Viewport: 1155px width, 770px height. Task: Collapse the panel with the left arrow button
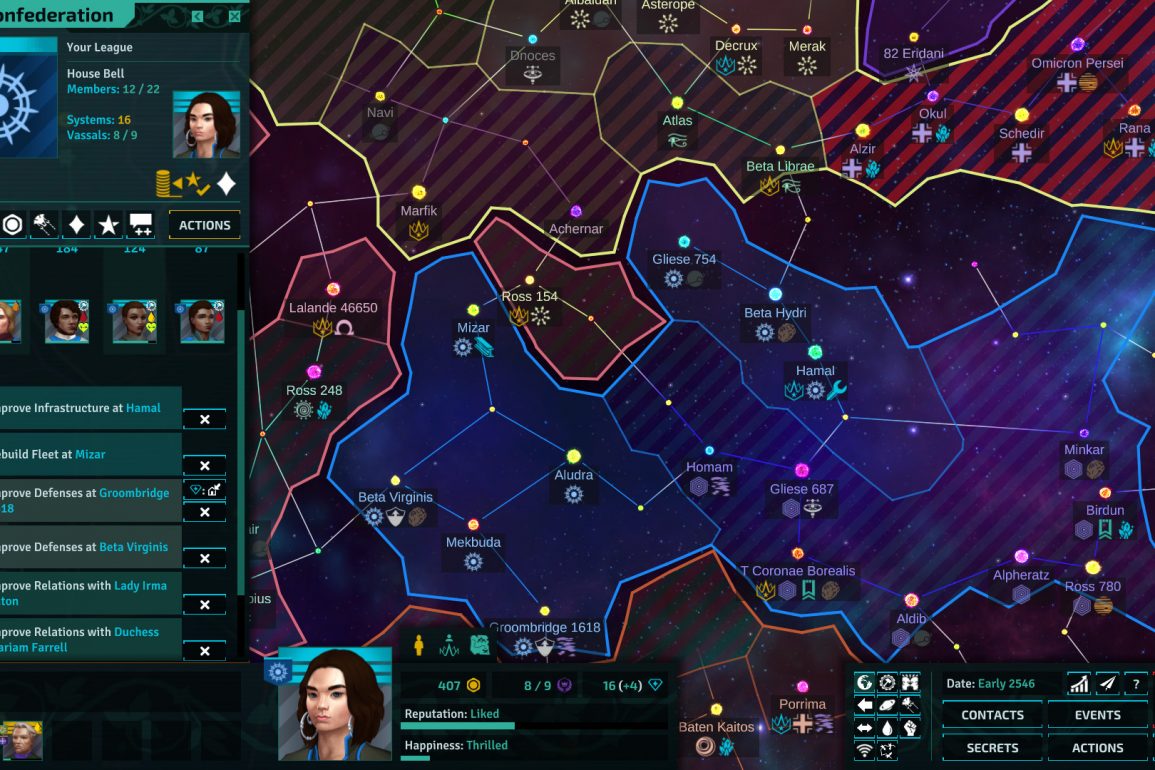tap(198, 16)
